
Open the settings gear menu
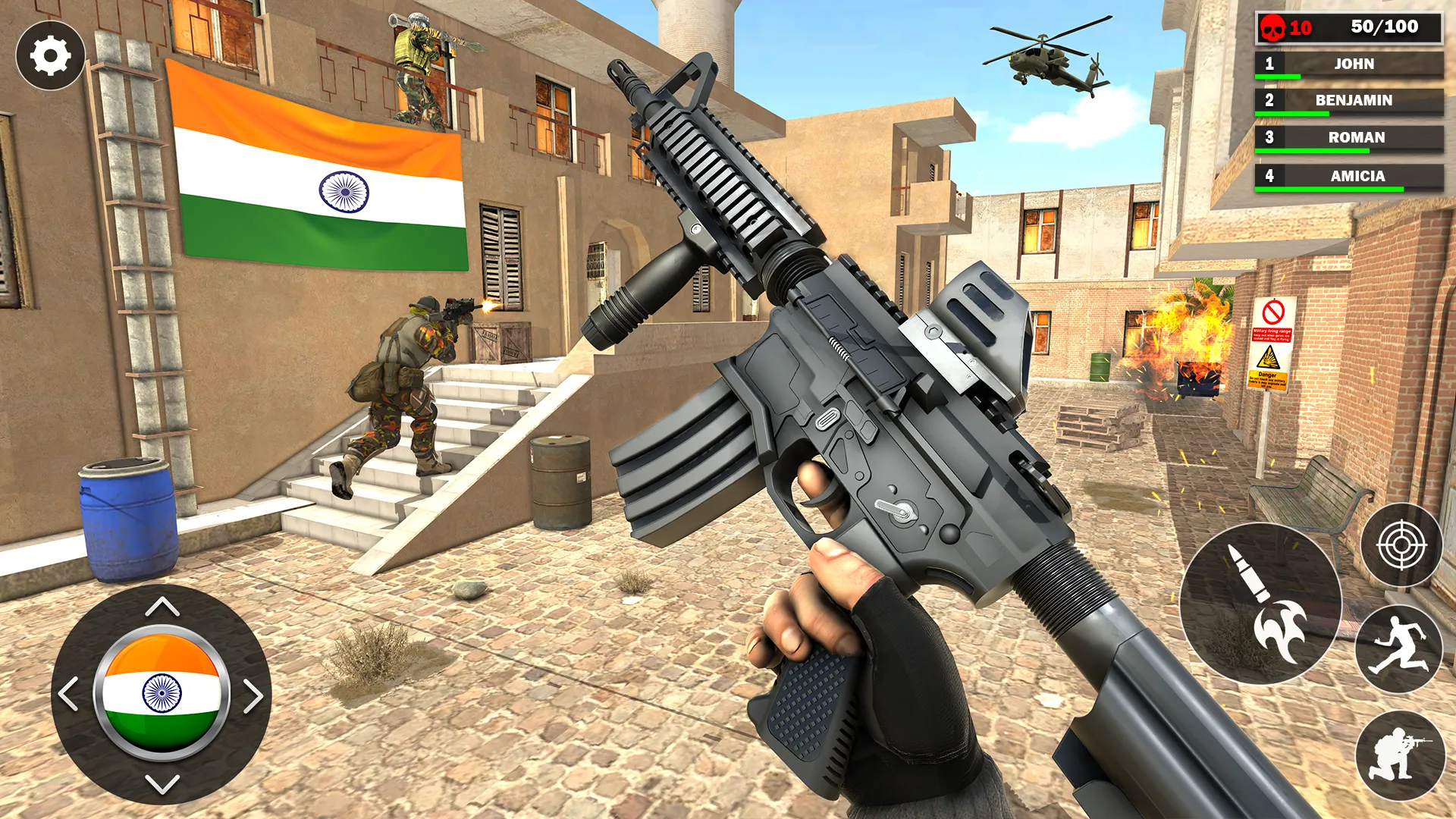coord(50,57)
